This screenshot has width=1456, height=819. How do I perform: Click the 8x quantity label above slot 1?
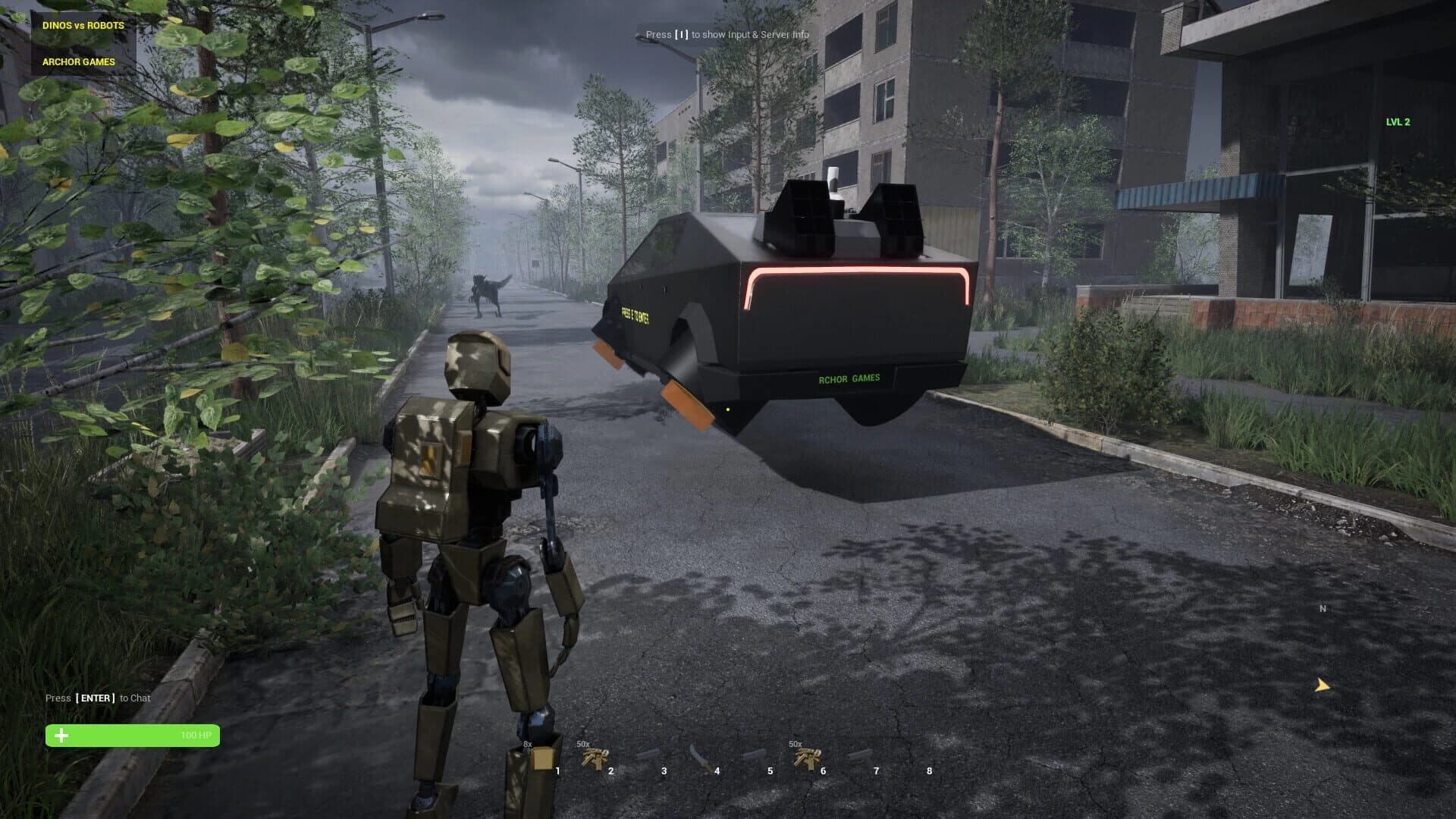pos(526,745)
